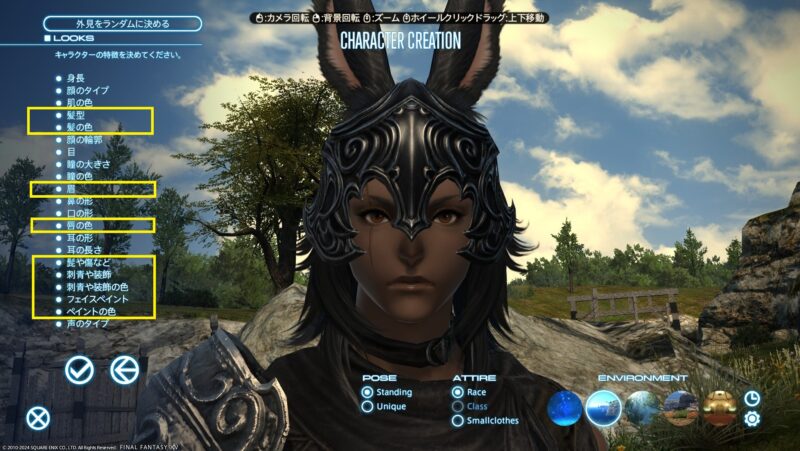Screen dimensions: 800x451
Task: Confirm appearance with the checkmark button
Action: pyautogui.click(x=79, y=370)
